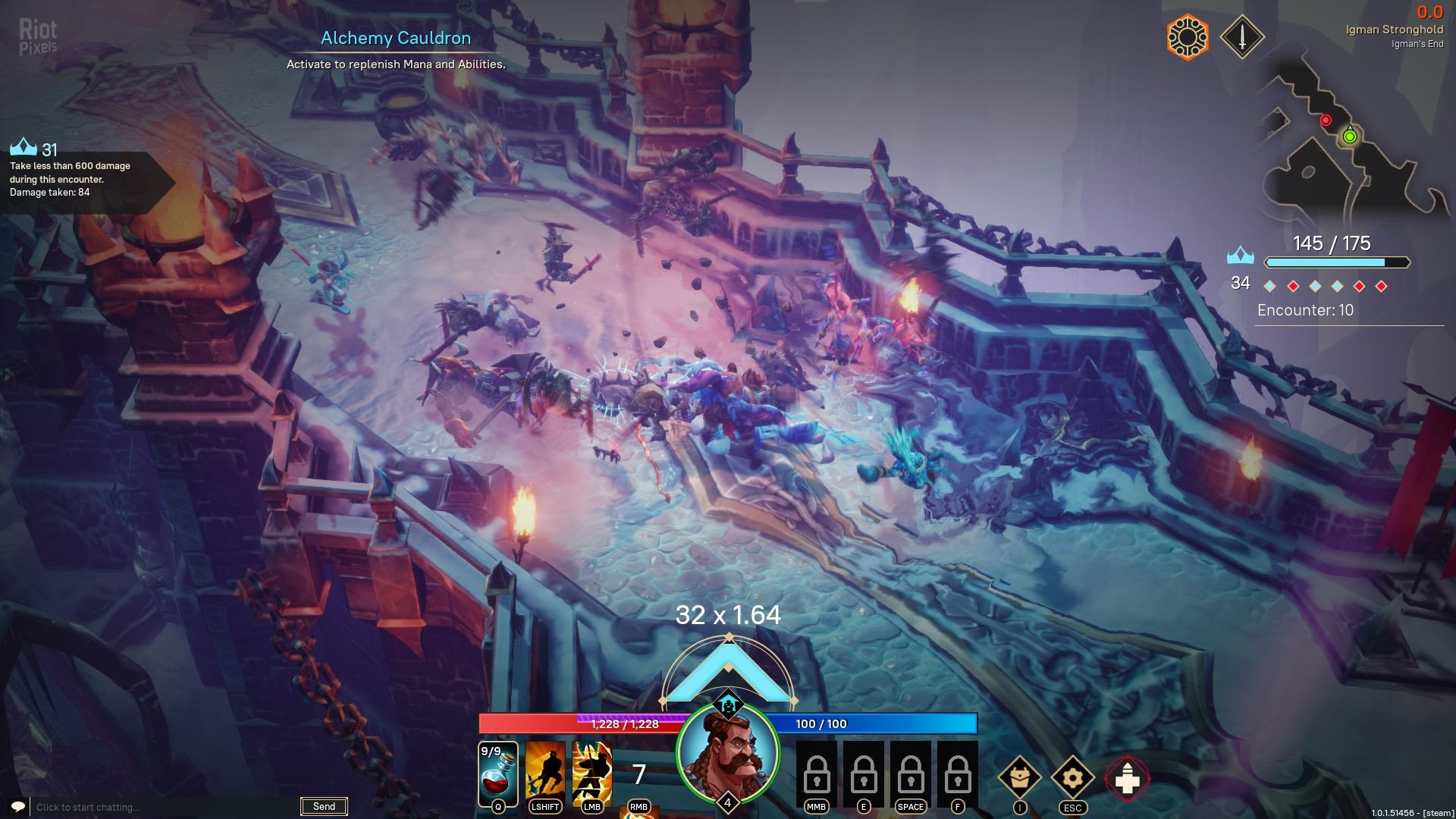This screenshot has width=1456, height=819.
Task: Select the red crosshair marker icon
Action: coord(1127,778)
